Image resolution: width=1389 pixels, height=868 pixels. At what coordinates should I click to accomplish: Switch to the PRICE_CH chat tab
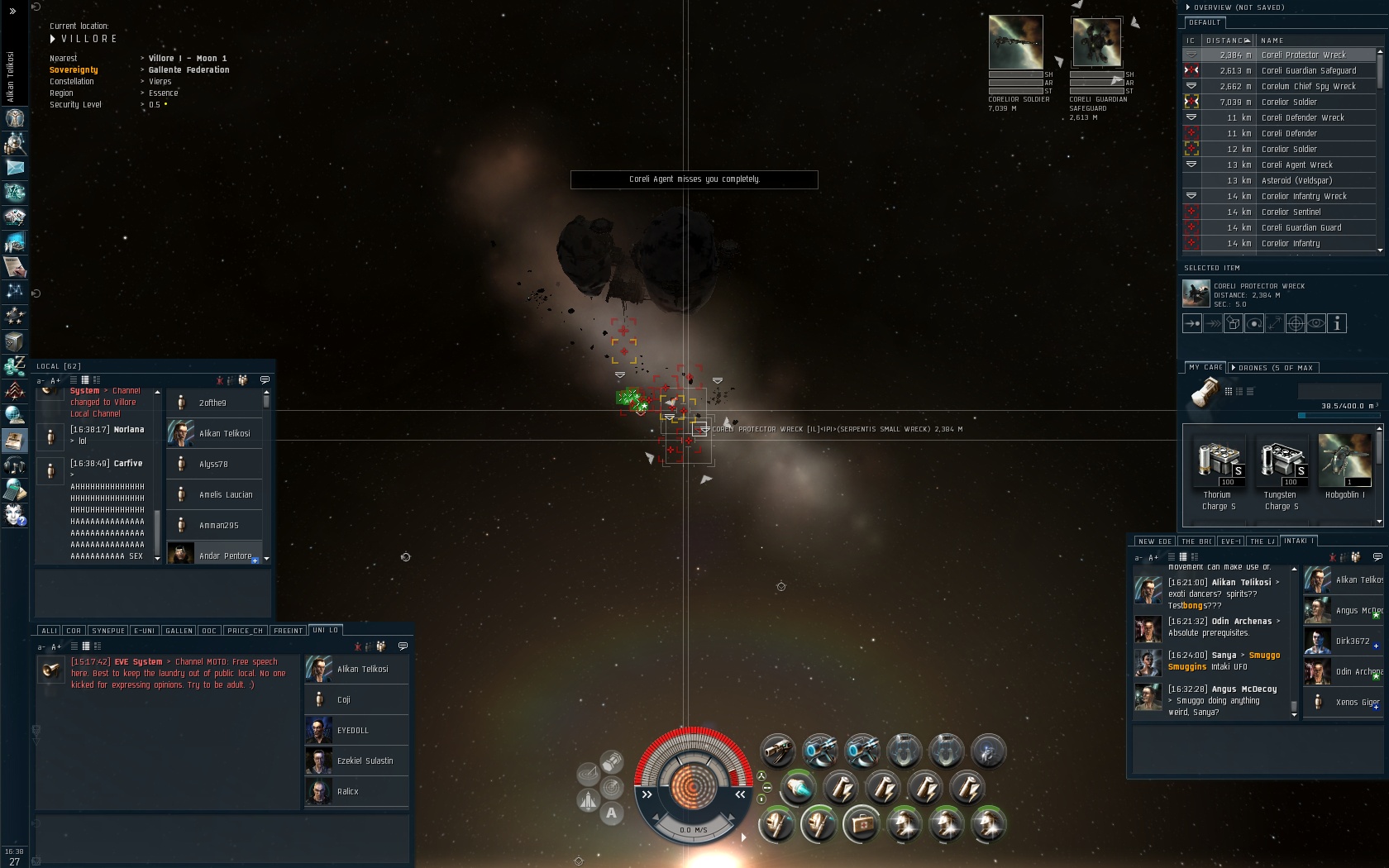pos(245,631)
